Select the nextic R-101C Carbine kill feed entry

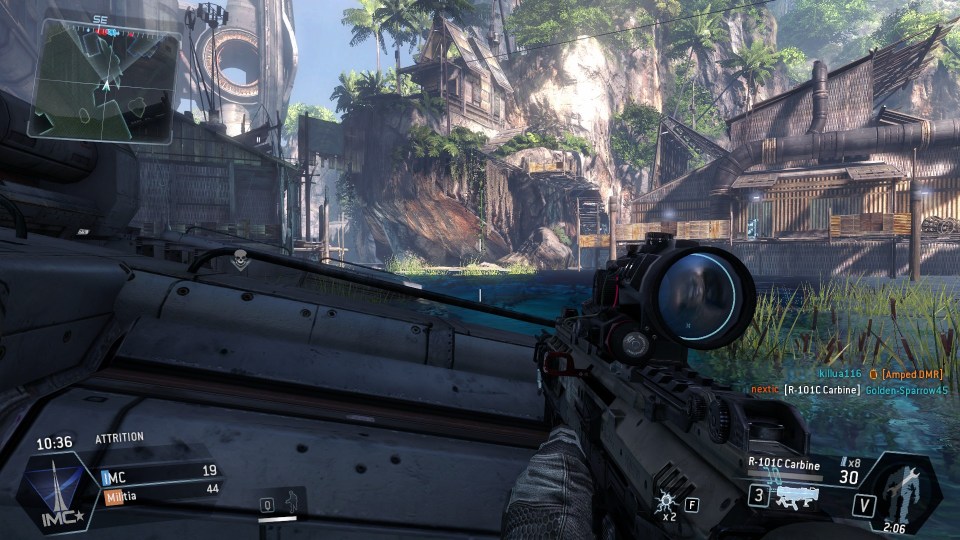[847, 389]
